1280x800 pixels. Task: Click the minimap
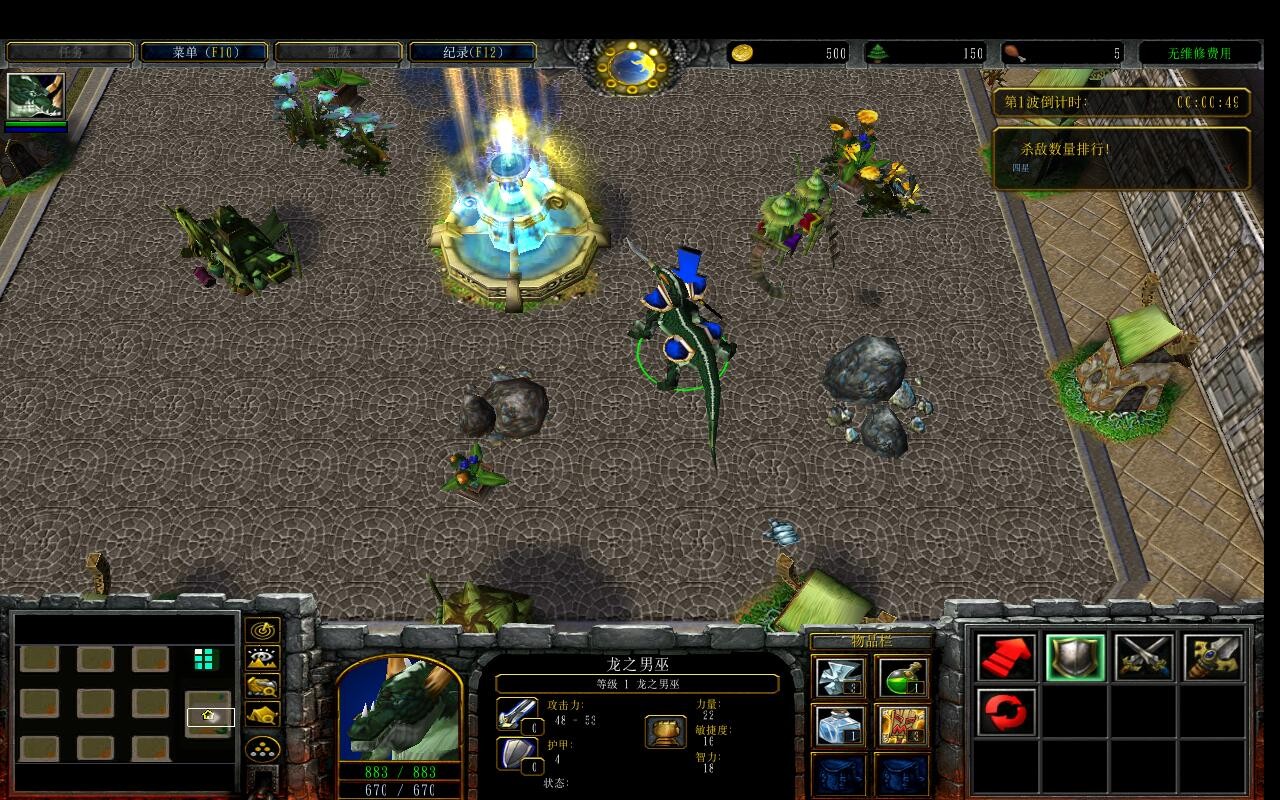[125, 700]
